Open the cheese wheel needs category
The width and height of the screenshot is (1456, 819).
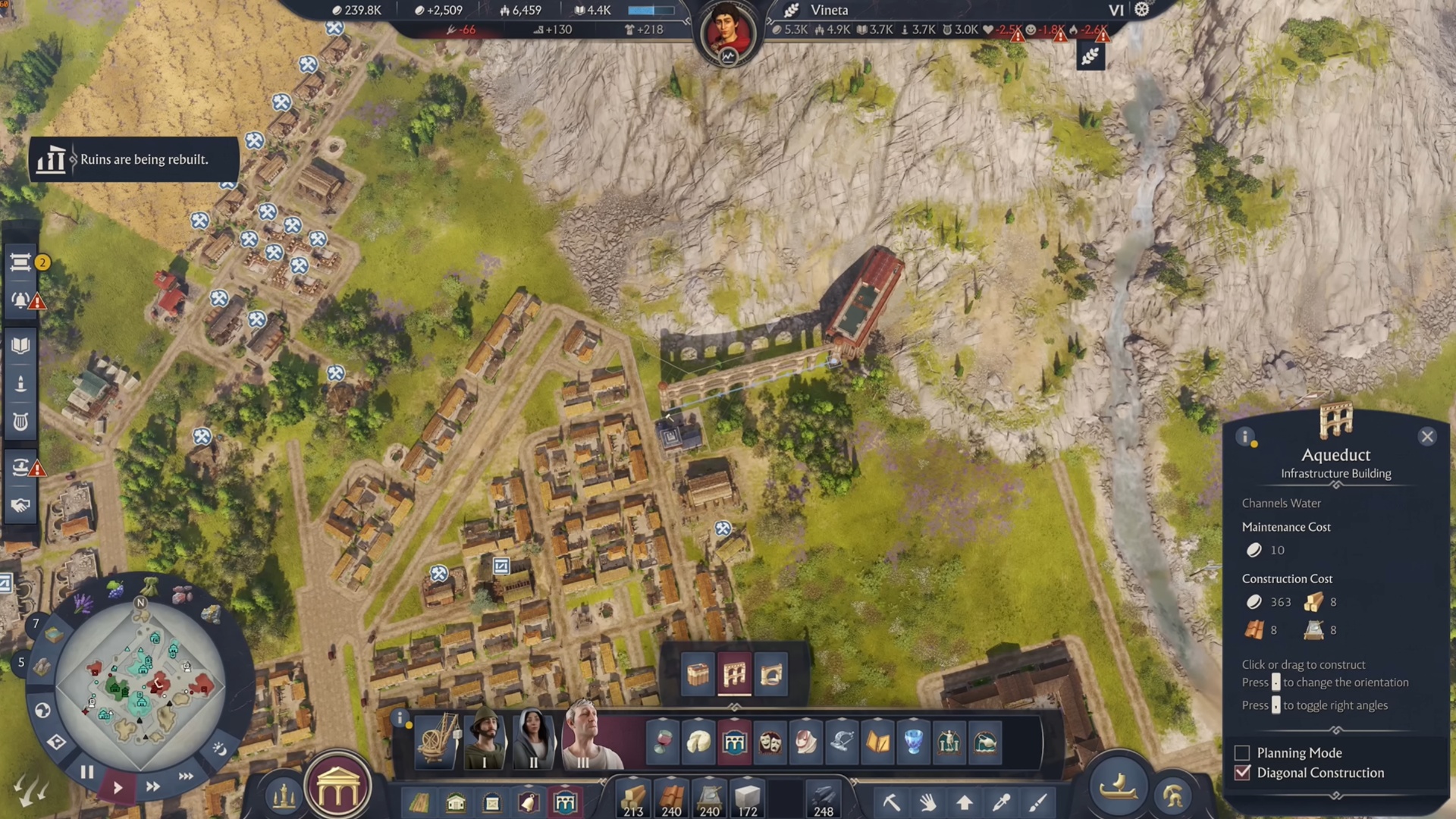tap(698, 742)
